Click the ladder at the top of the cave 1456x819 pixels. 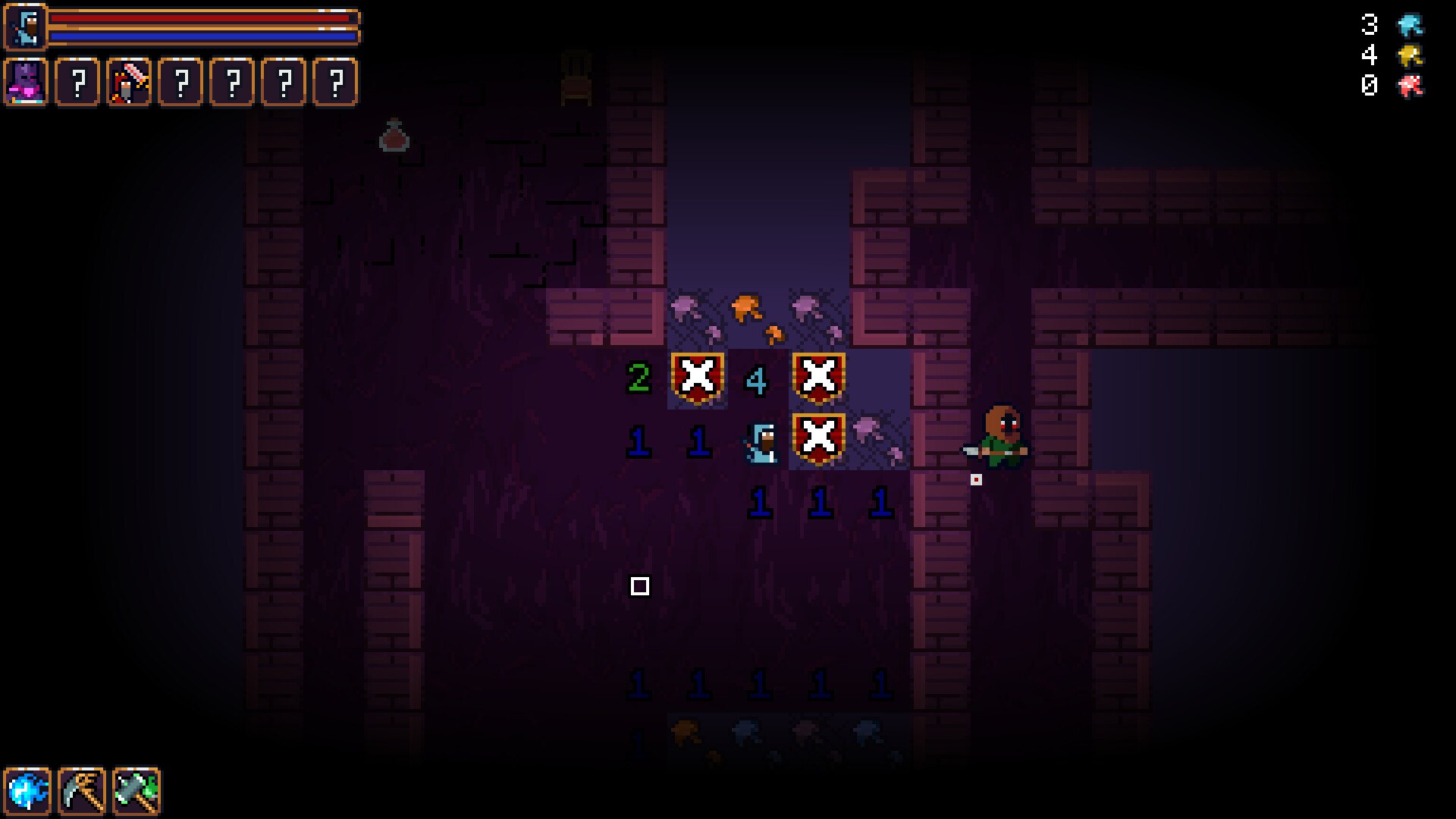coord(574,76)
